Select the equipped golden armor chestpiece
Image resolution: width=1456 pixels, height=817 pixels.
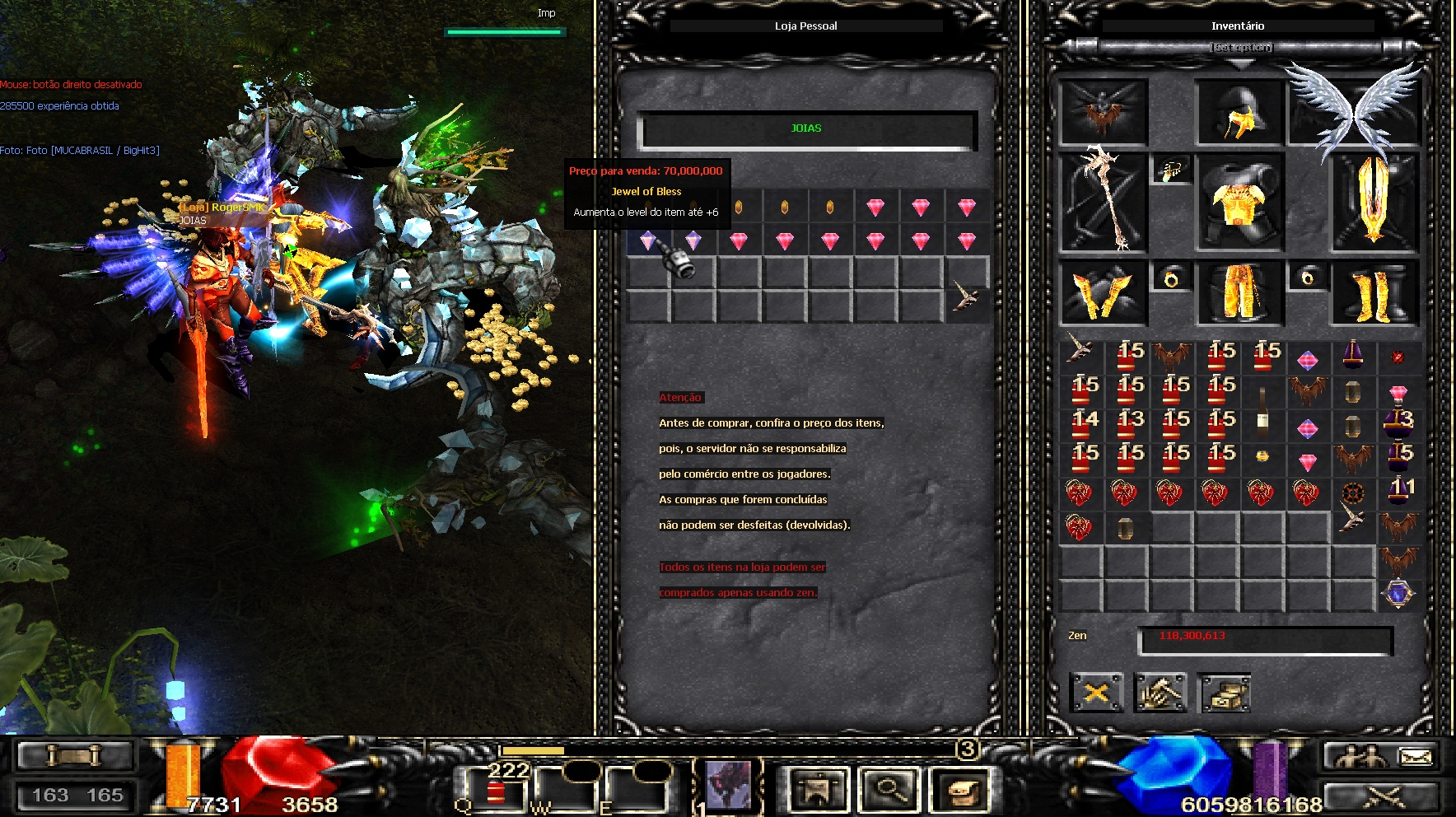pos(1239,202)
